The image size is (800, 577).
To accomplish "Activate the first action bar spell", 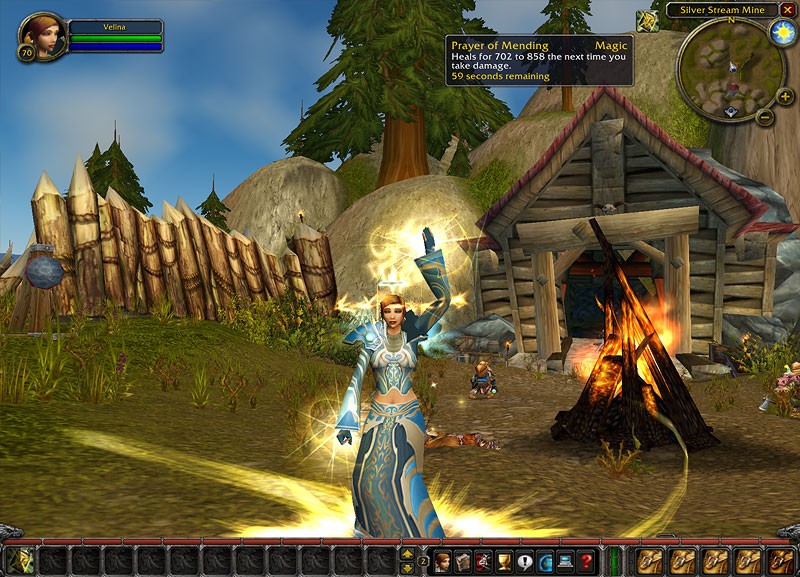I will click(x=21, y=561).
